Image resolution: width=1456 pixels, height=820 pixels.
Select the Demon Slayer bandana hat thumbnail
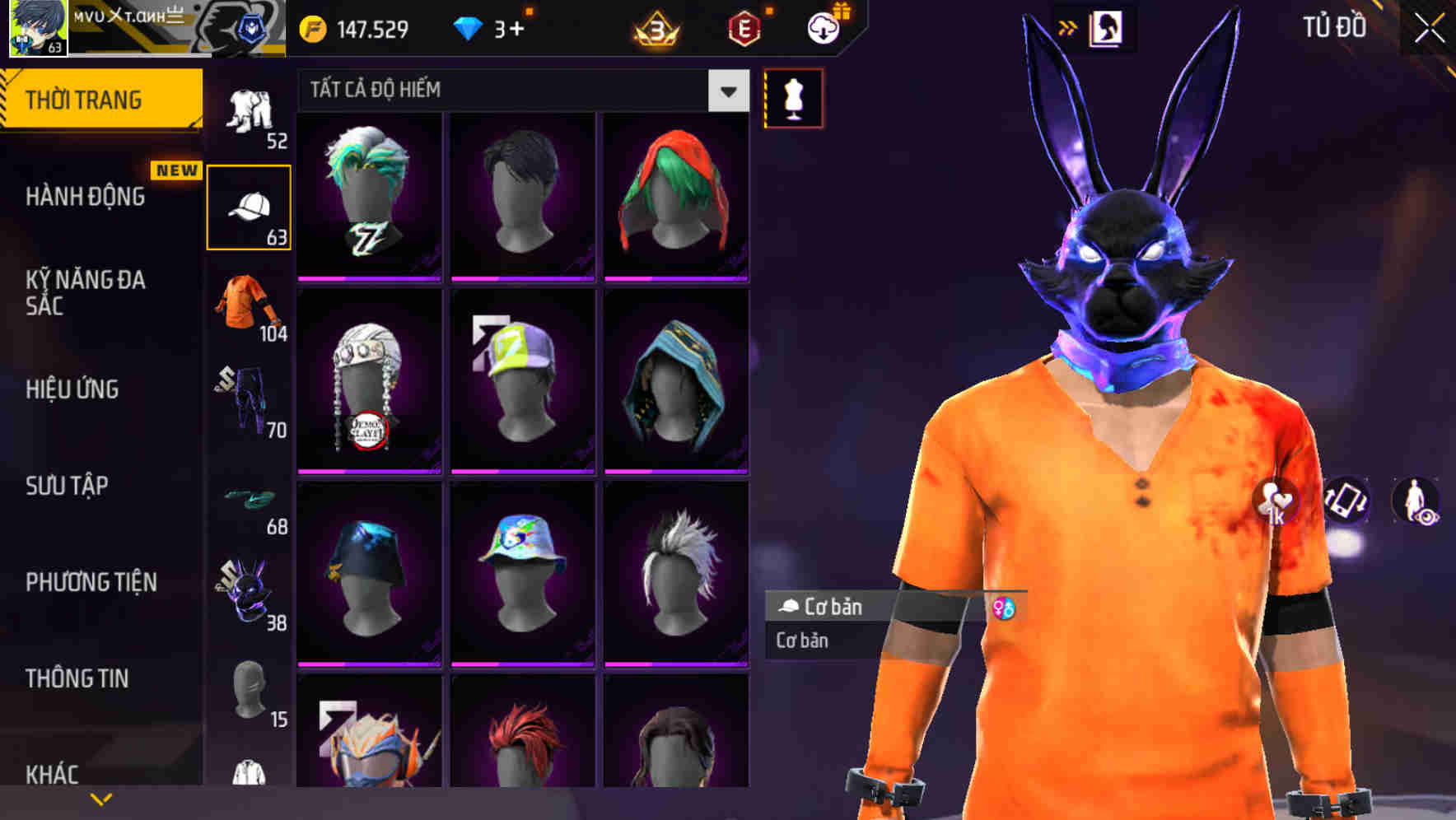(x=369, y=380)
